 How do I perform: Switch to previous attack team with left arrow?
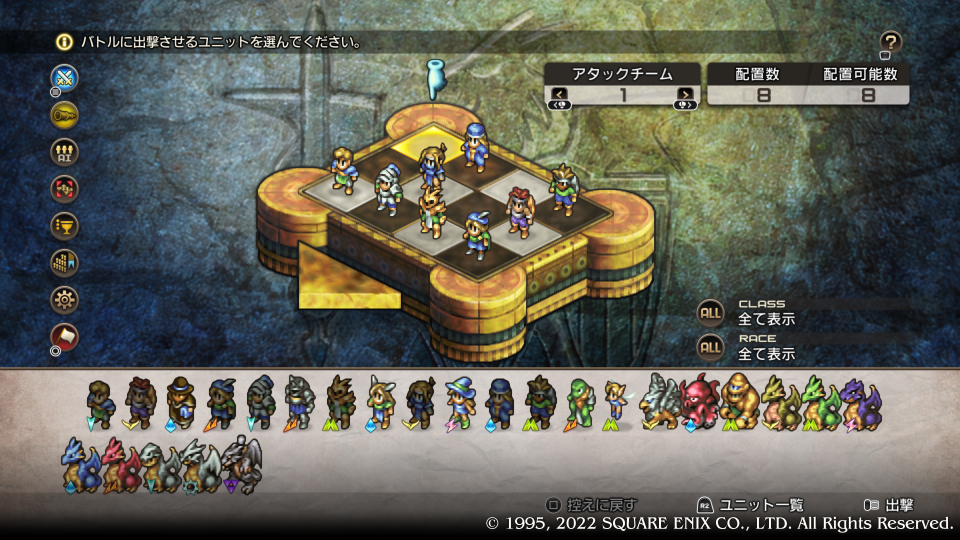click(x=560, y=95)
